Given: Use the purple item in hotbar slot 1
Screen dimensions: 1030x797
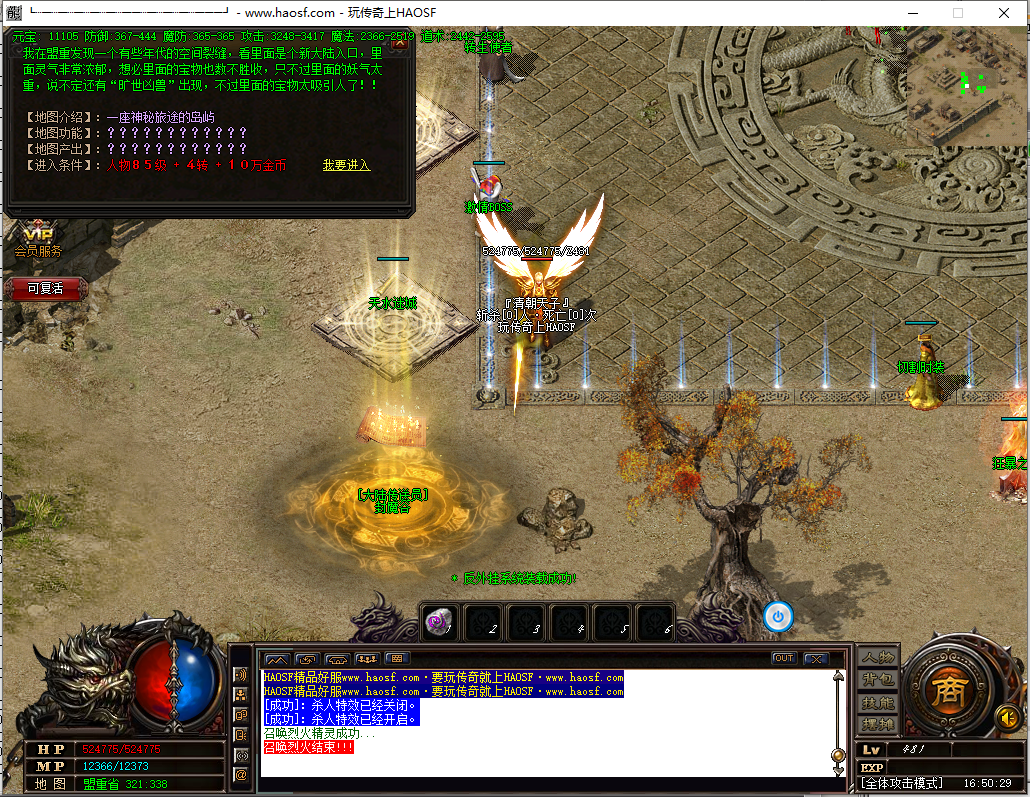Looking at the screenshot, I should pos(440,621).
